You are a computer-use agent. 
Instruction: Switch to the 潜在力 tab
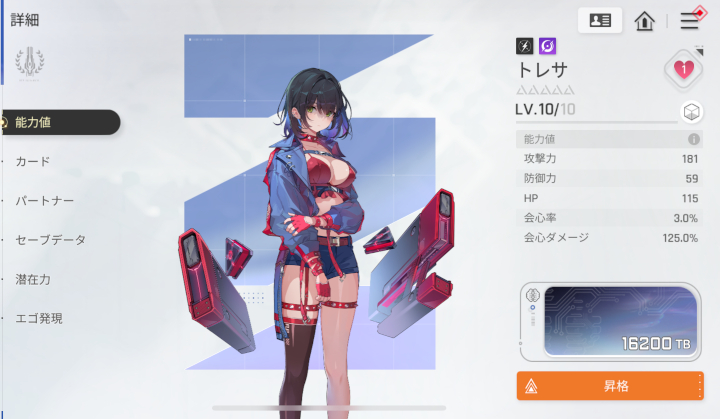33,279
